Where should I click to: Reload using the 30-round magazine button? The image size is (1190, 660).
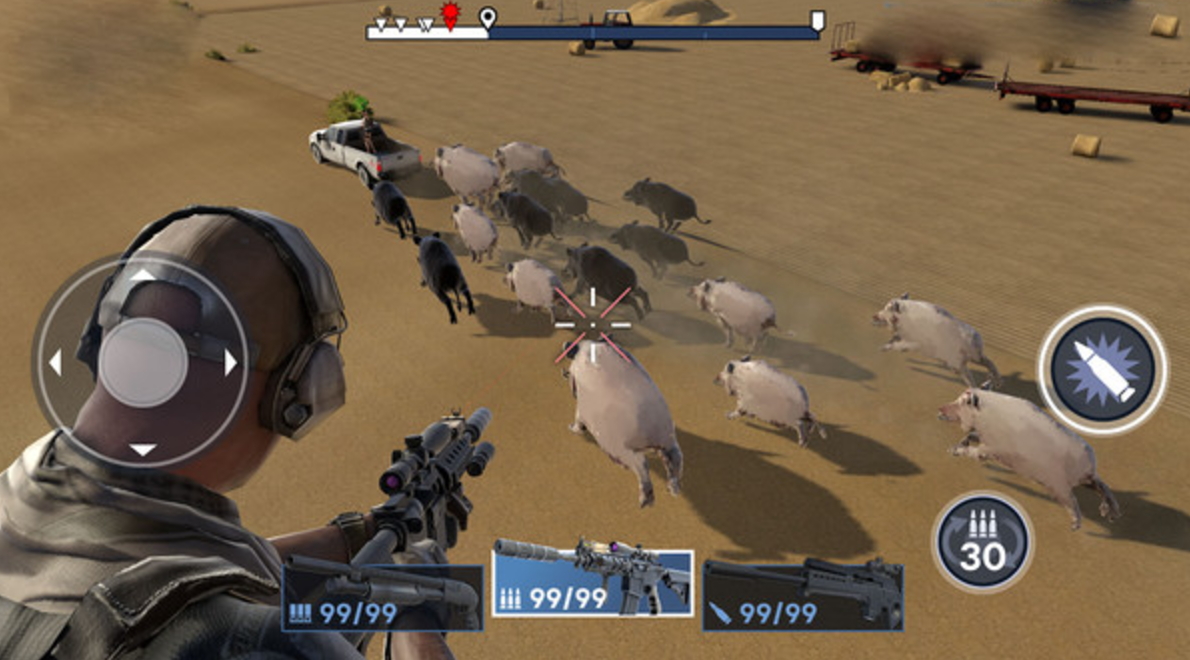982,543
